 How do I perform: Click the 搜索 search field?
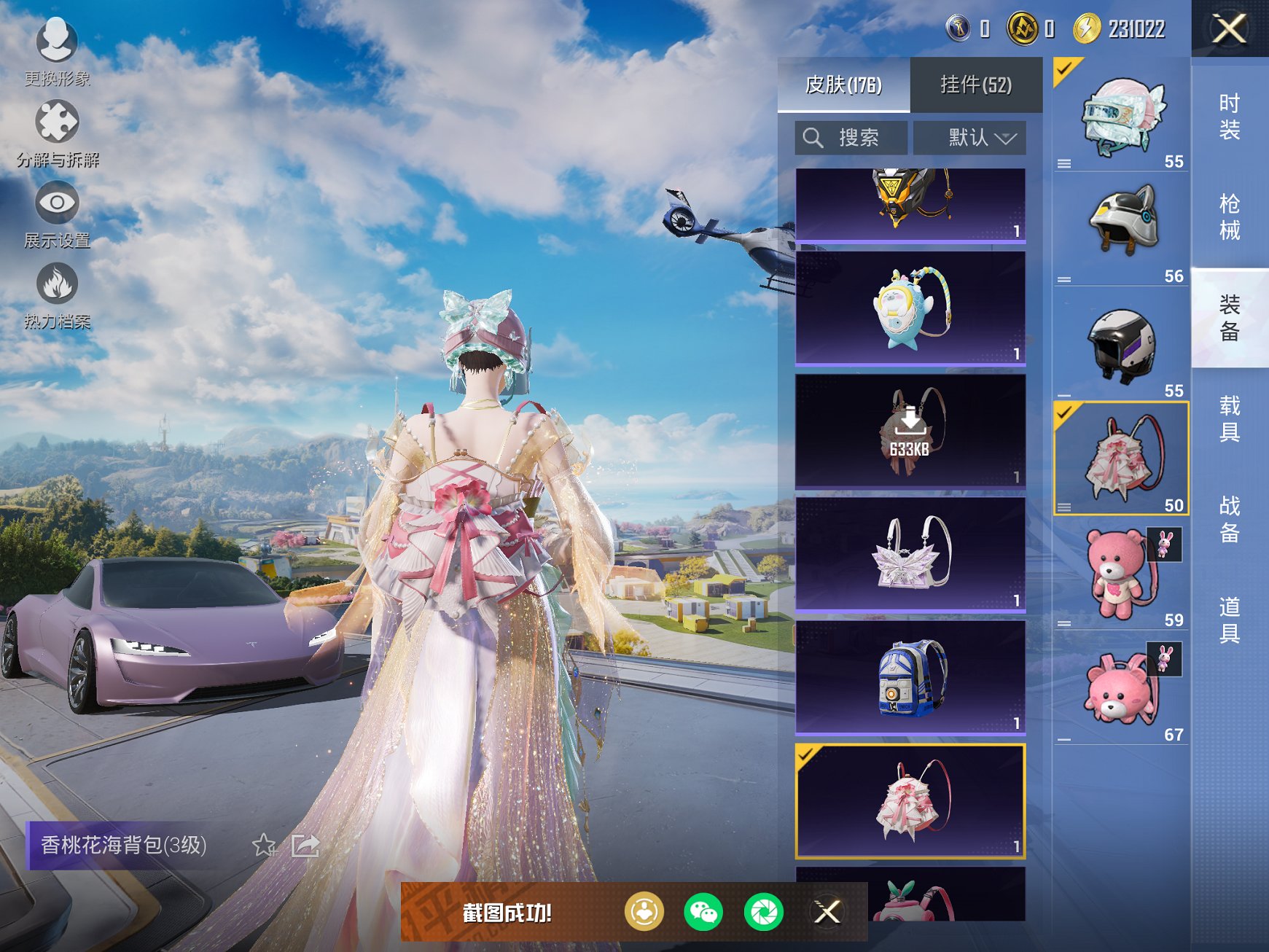851,138
